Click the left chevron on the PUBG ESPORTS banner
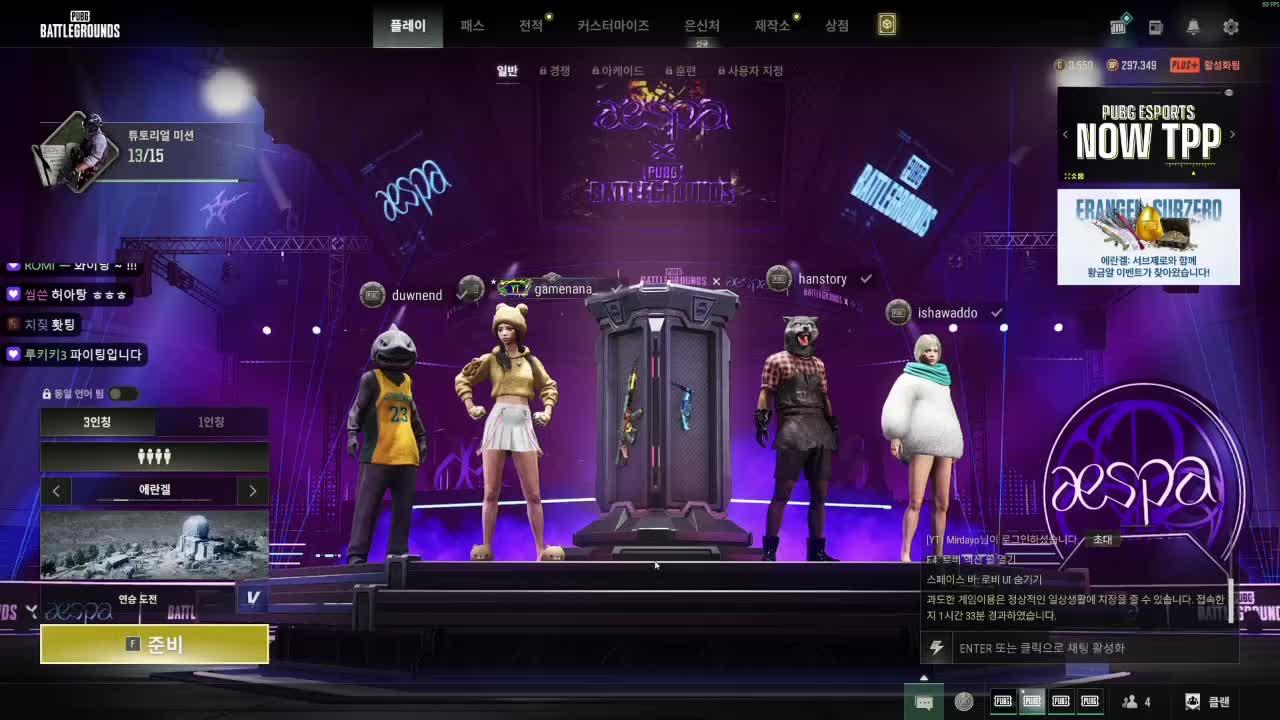The height and width of the screenshot is (720, 1280). 1065,134
